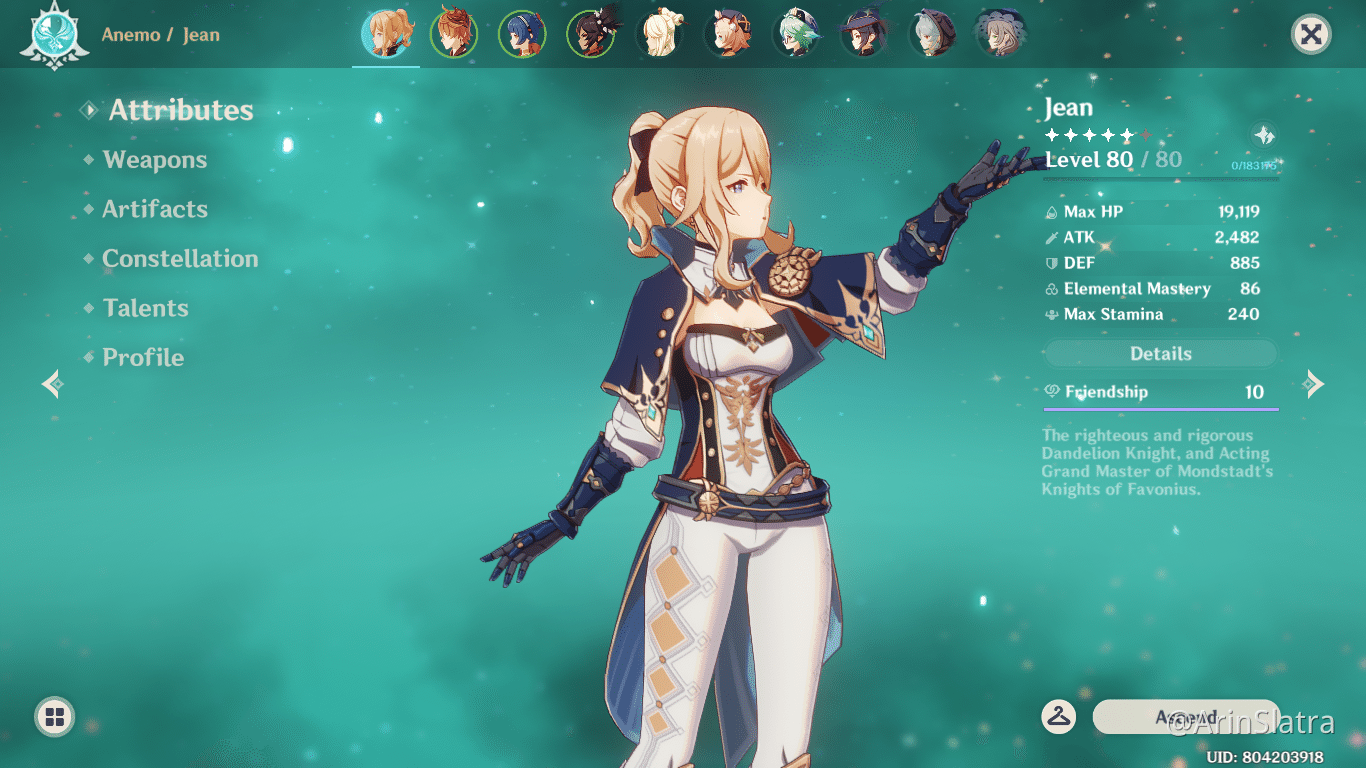Go to the Talents section
1366x768 pixels.
[145, 308]
